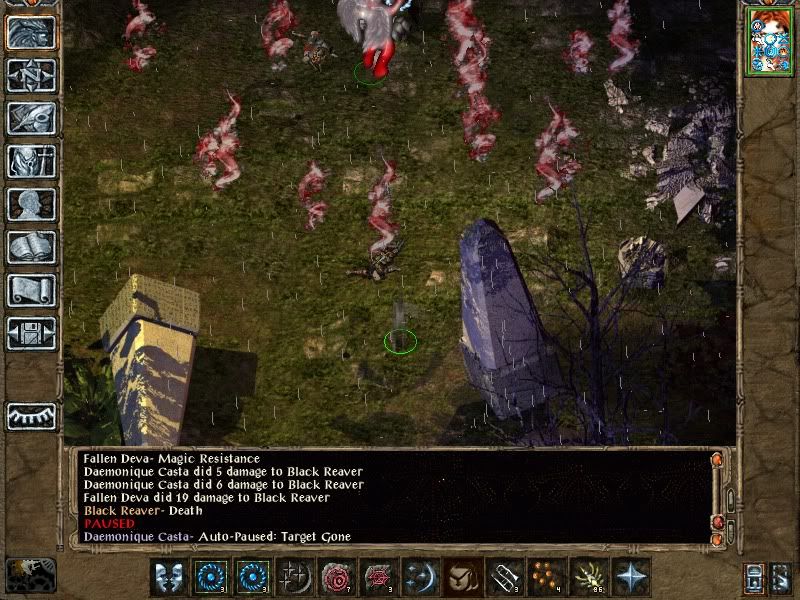
Task: Select the crescent moon action slot
Action: [x=420, y=578]
